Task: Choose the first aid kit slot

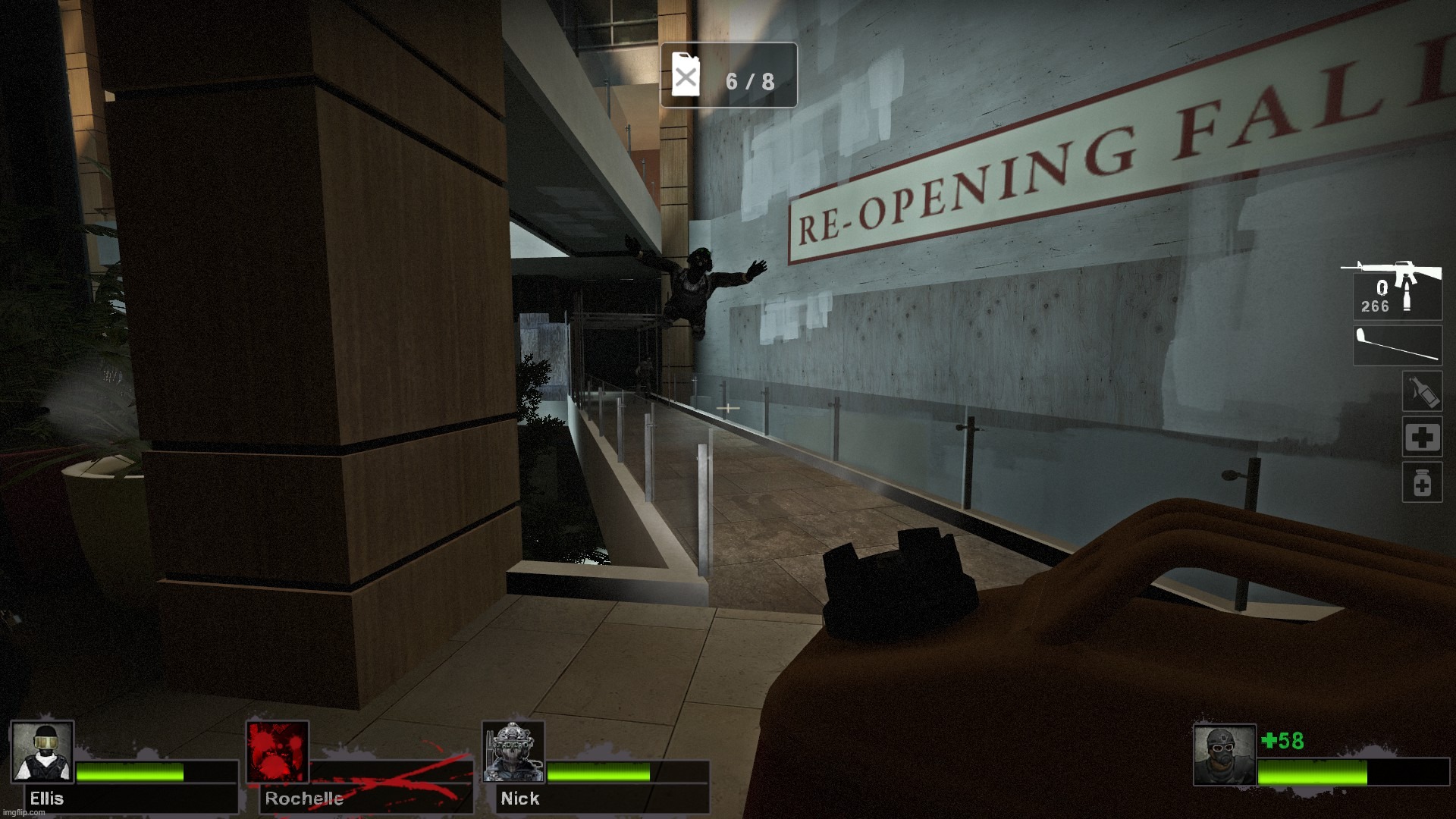Action: click(x=1422, y=437)
